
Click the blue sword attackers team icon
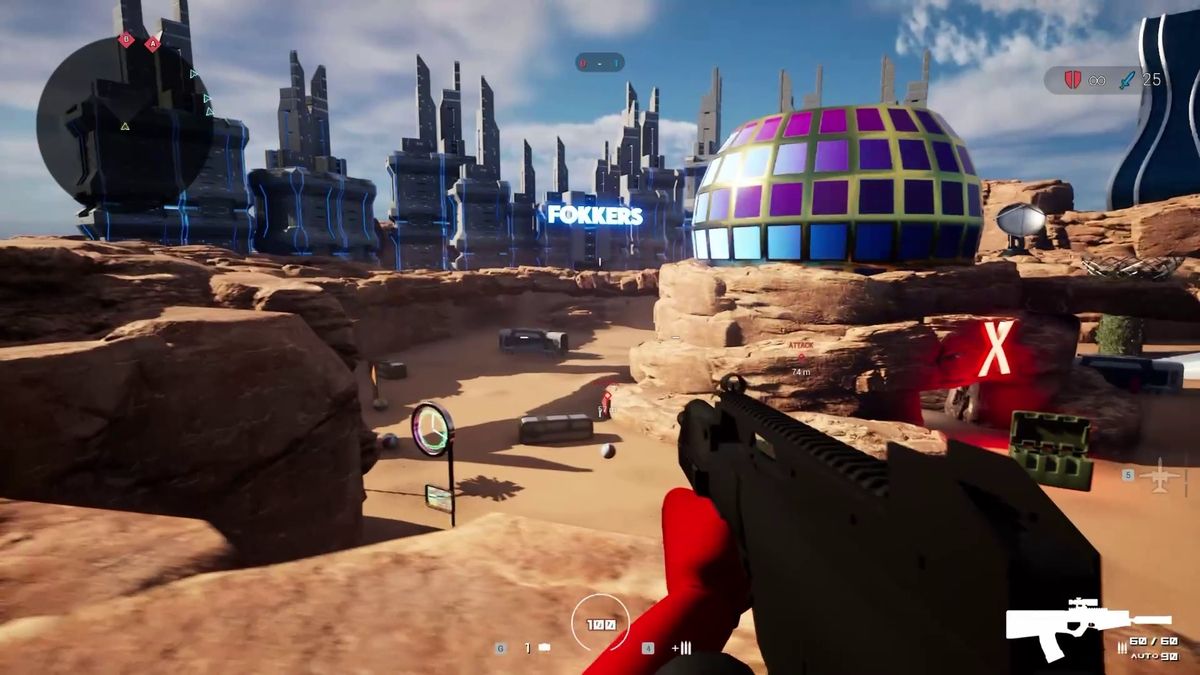click(x=1128, y=80)
